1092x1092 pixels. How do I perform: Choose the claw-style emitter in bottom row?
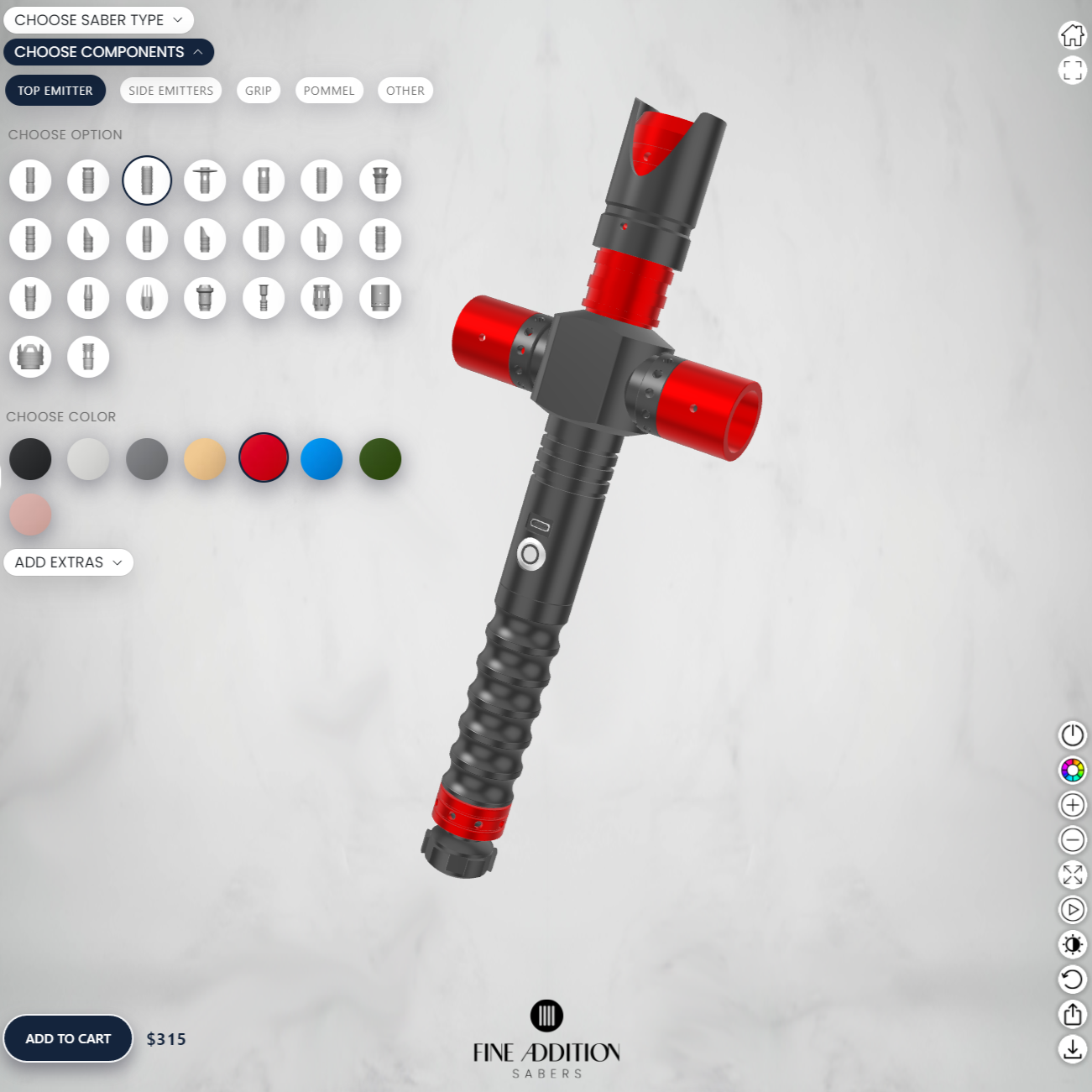(x=30, y=357)
